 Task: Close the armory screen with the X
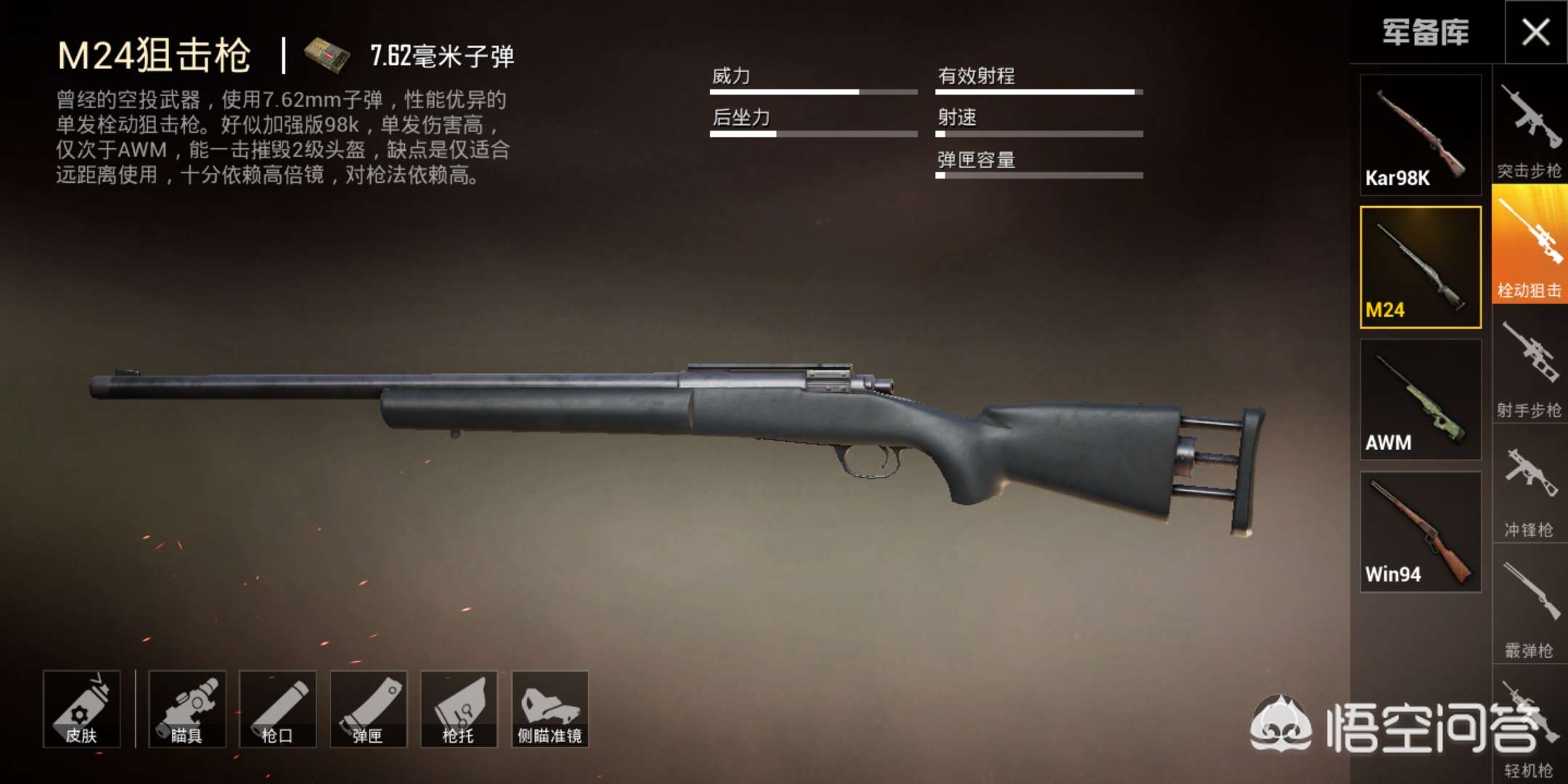click(1535, 33)
